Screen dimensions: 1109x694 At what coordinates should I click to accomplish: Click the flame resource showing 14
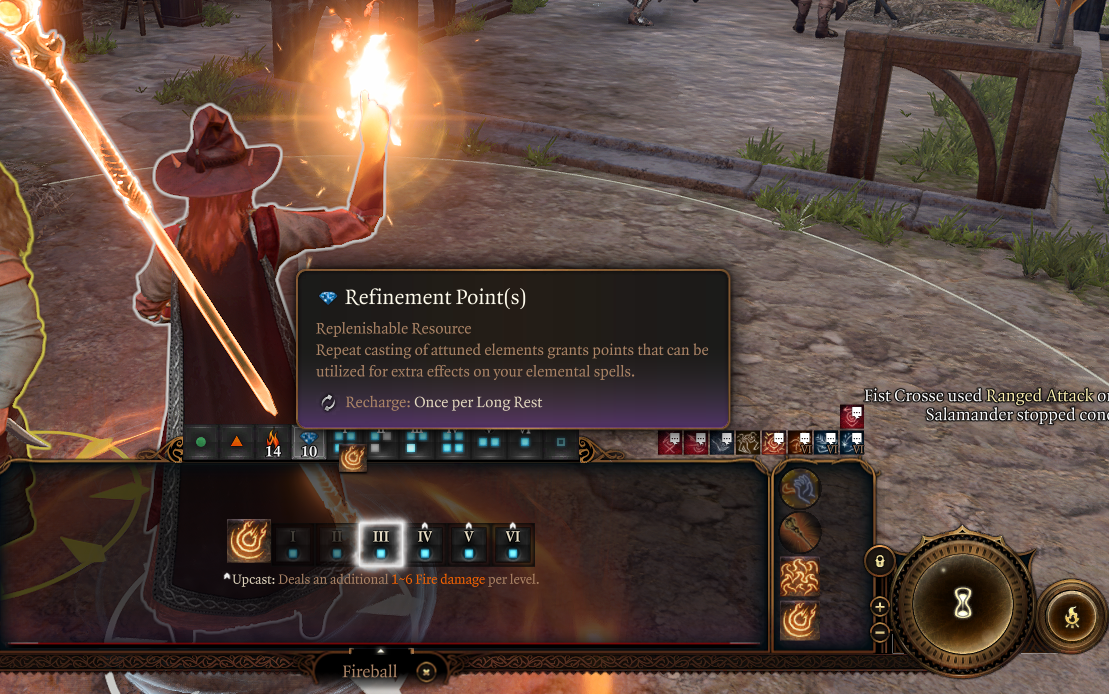click(x=272, y=443)
